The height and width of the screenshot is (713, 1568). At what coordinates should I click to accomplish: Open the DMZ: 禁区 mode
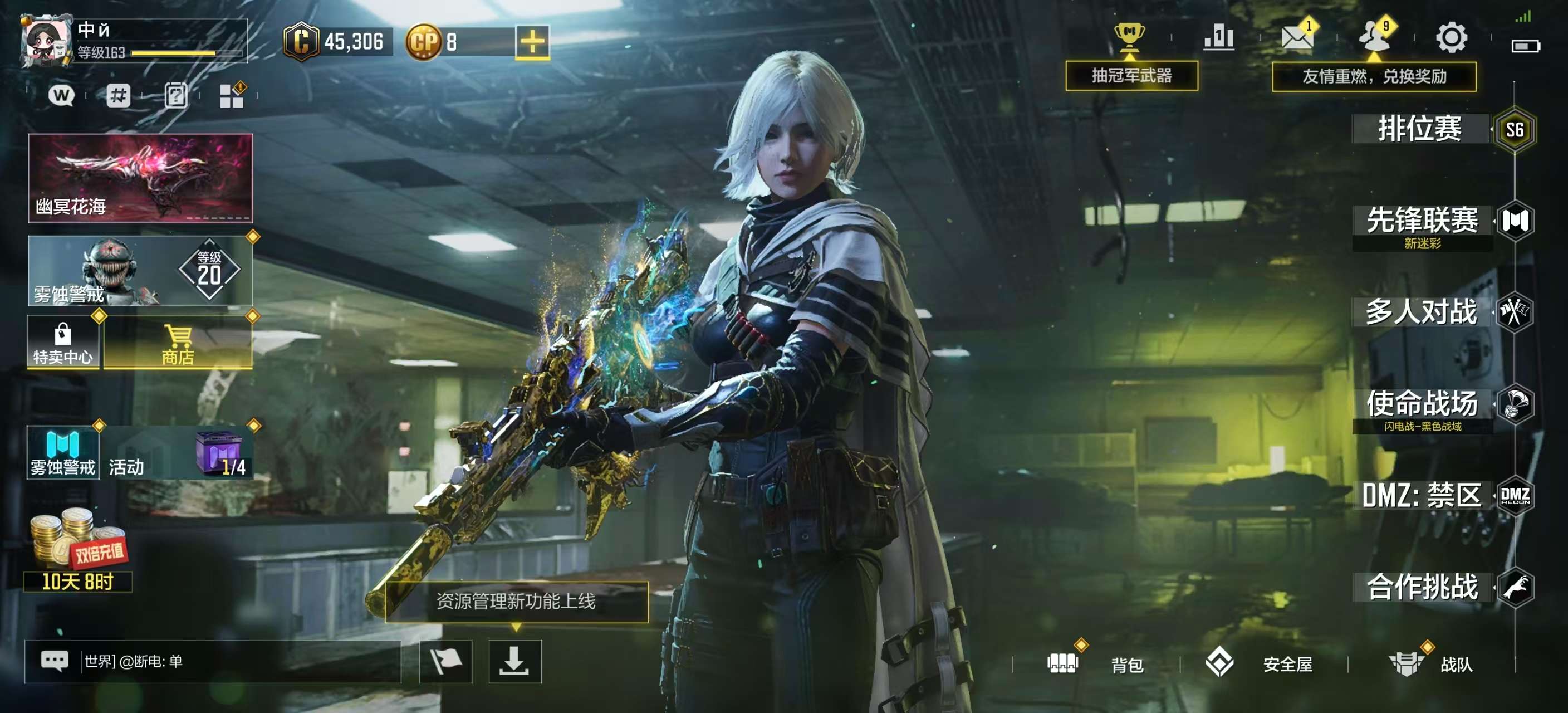click(x=1422, y=496)
